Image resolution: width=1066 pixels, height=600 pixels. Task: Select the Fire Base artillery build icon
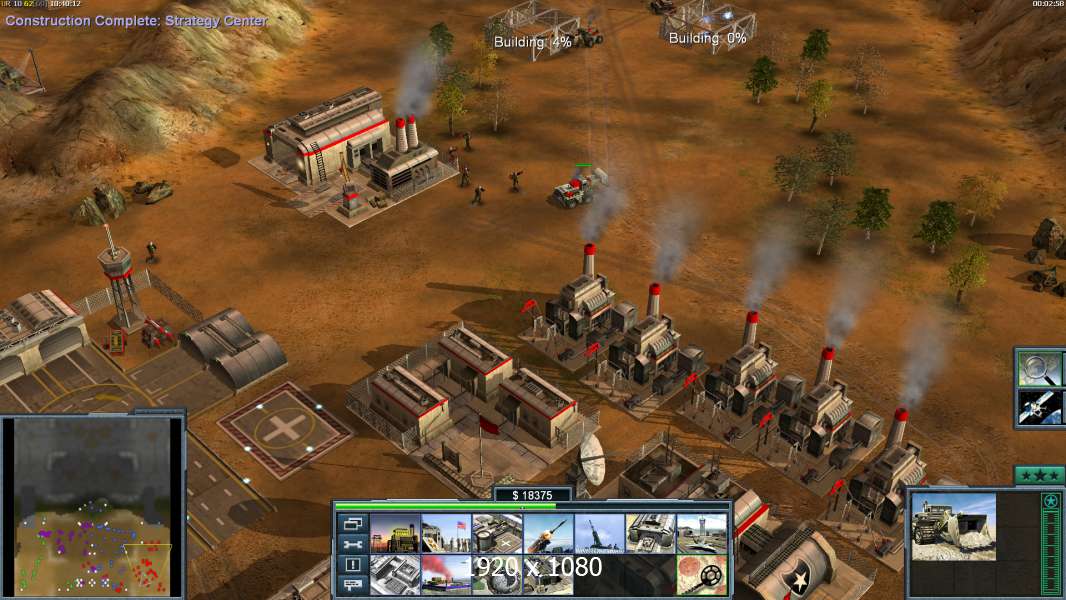(599, 533)
